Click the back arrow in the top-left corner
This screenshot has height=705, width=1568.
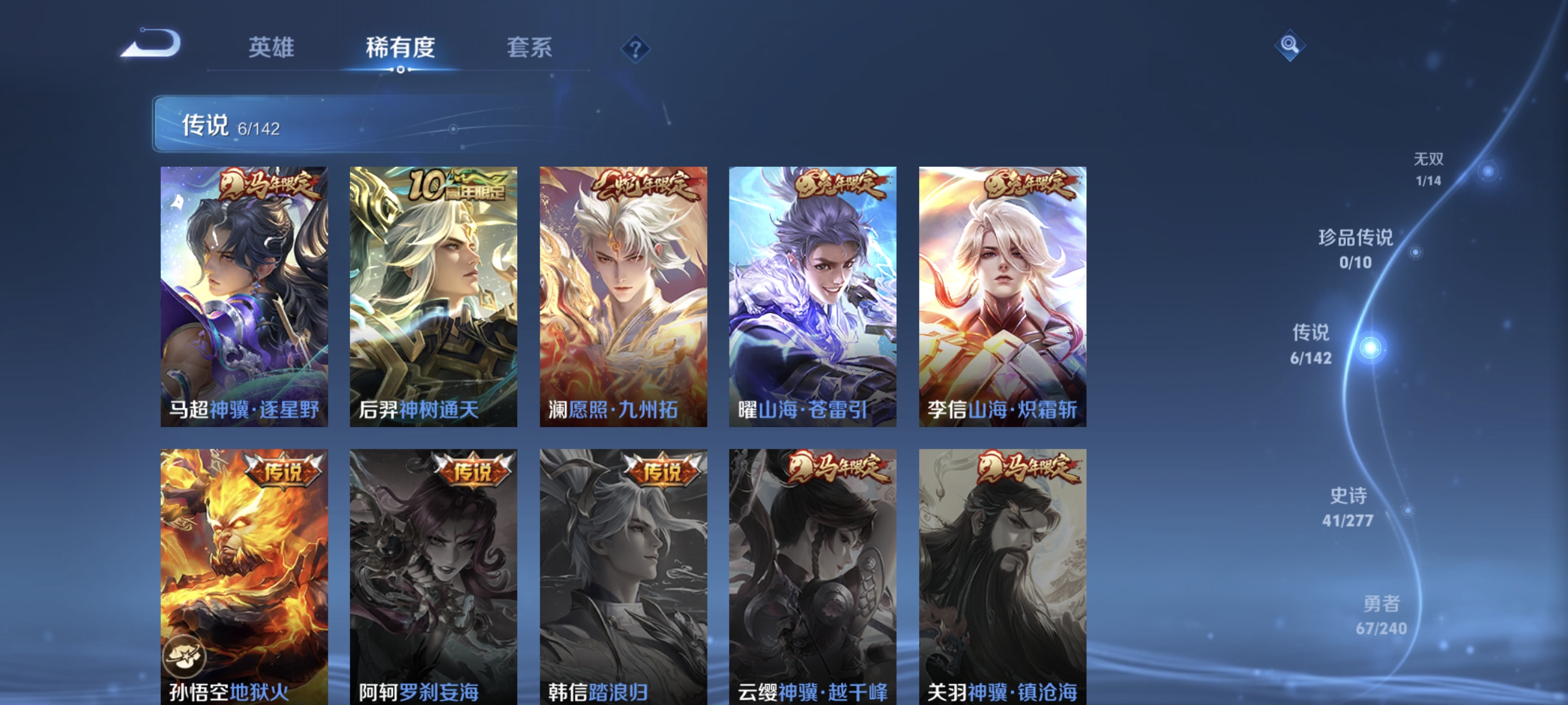tap(153, 43)
